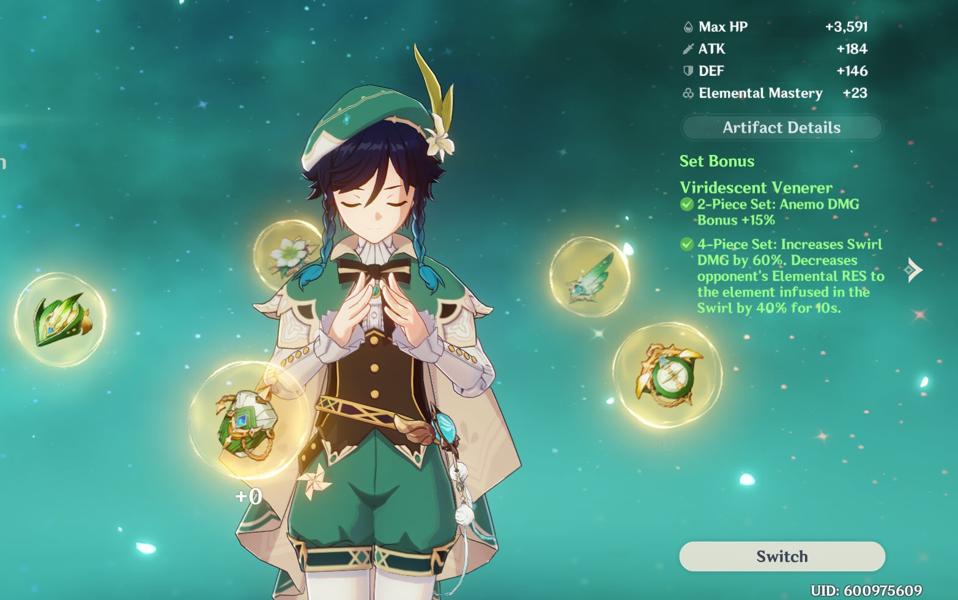The height and width of the screenshot is (600, 958).
Task: Pick the green circlet artifact bubble
Action: (x=60, y=319)
